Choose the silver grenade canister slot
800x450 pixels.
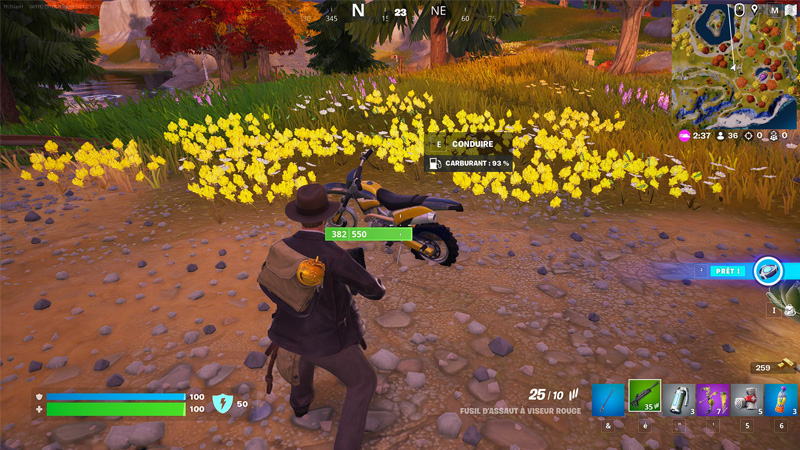678,400
